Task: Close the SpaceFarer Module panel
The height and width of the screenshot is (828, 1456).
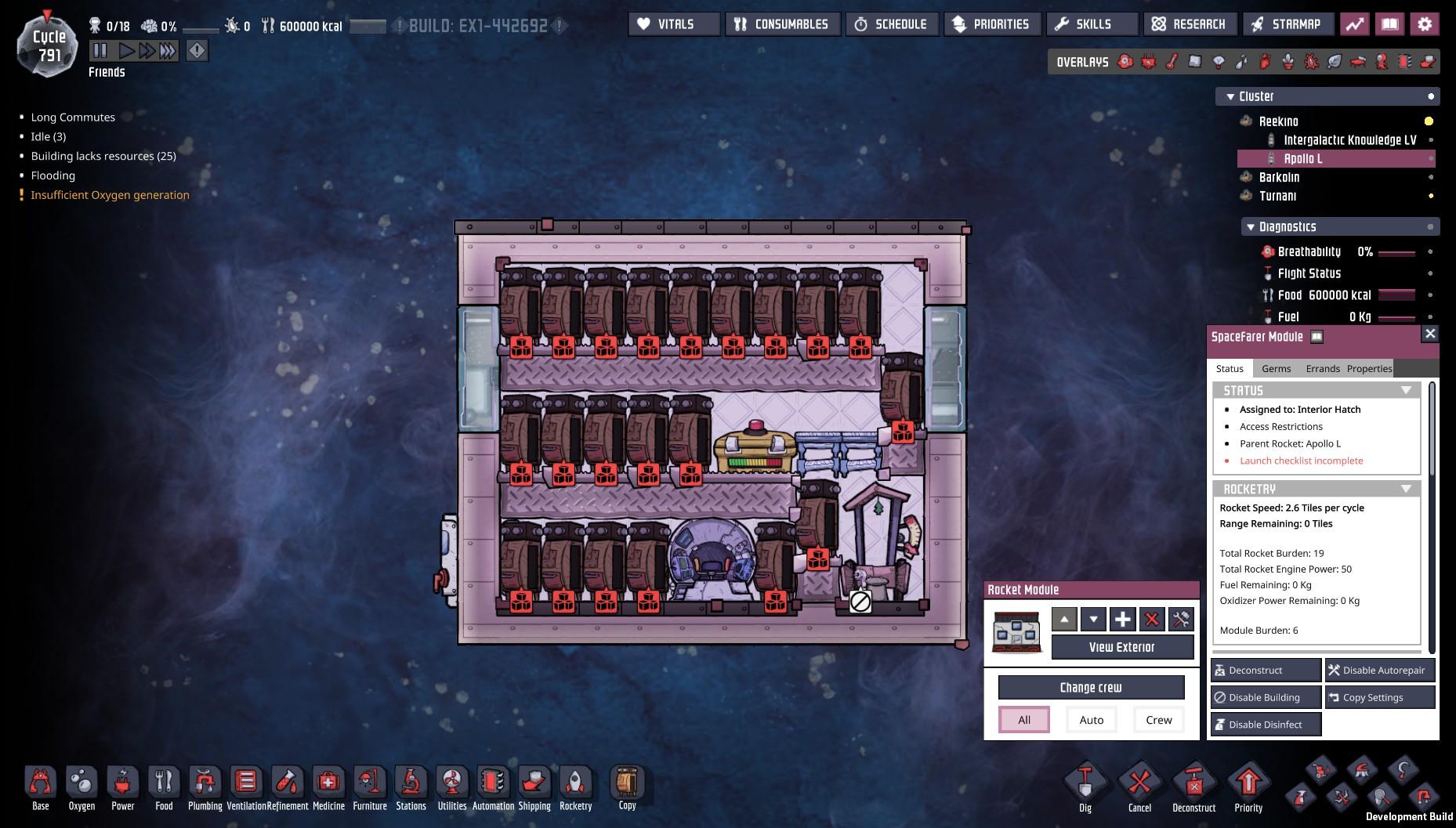Action: pyautogui.click(x=1430, y=334)
